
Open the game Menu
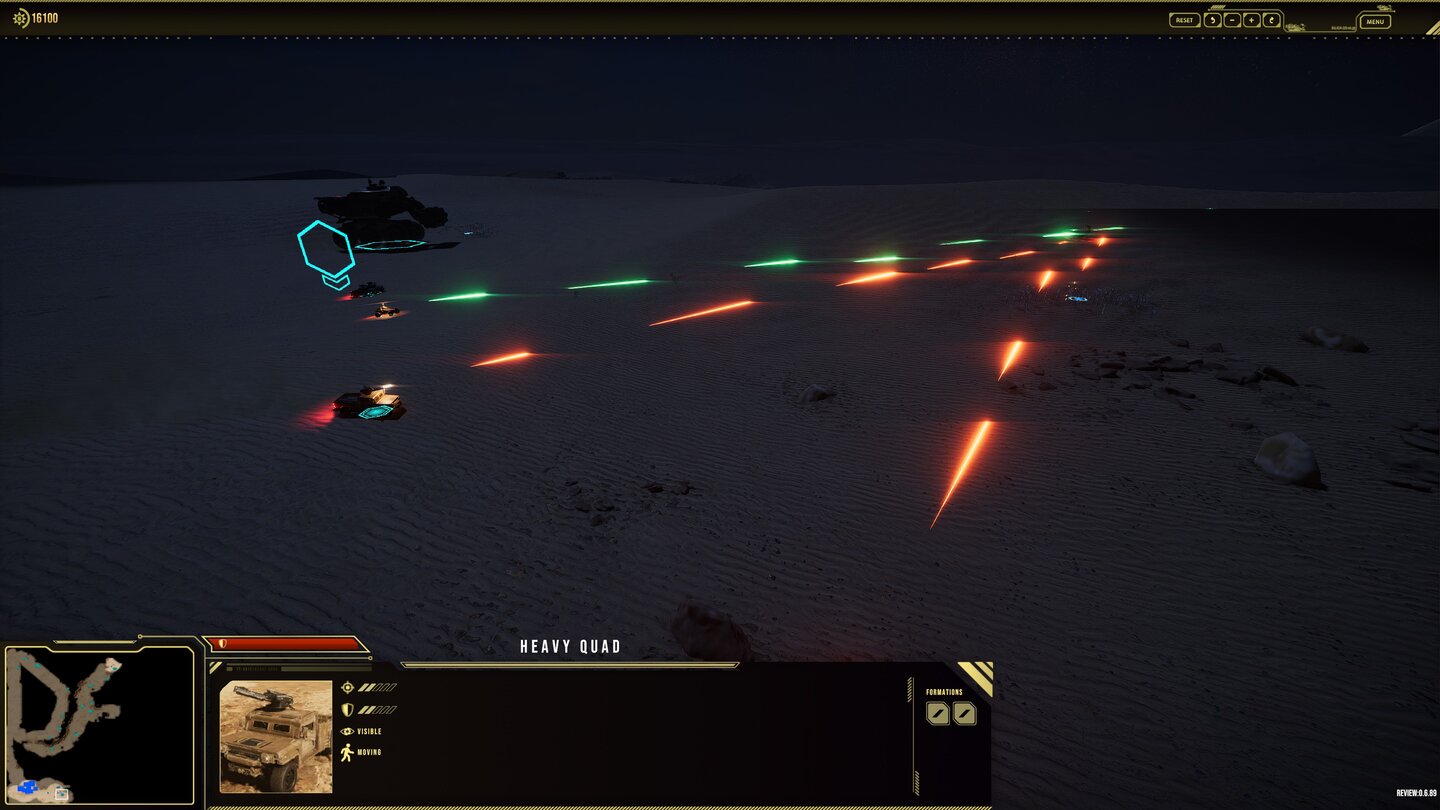coord(1375,21)
